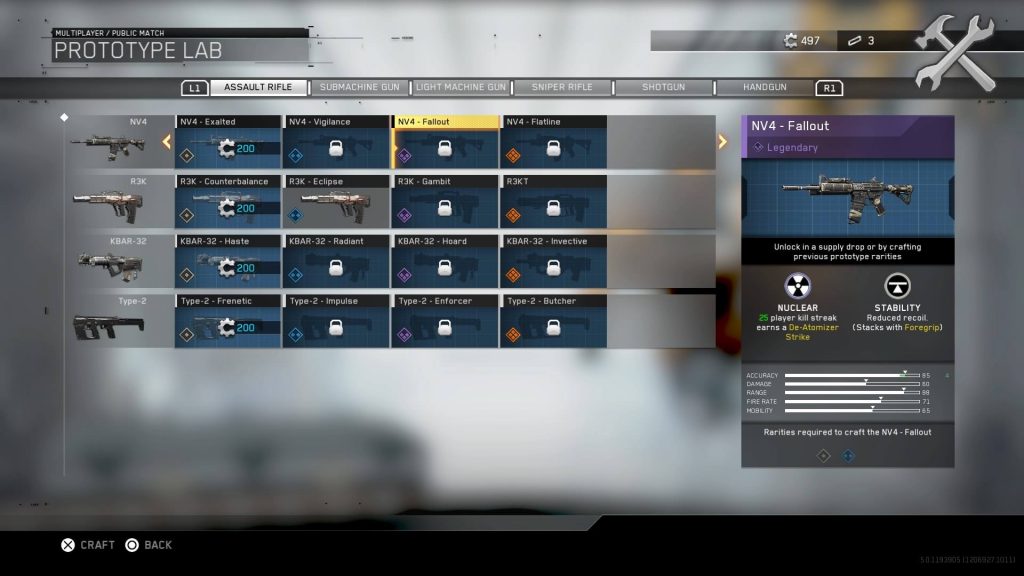1024x576 pixels.
Task: Choose the KBAR-32 - Haste tile
Action: point(228,262)
